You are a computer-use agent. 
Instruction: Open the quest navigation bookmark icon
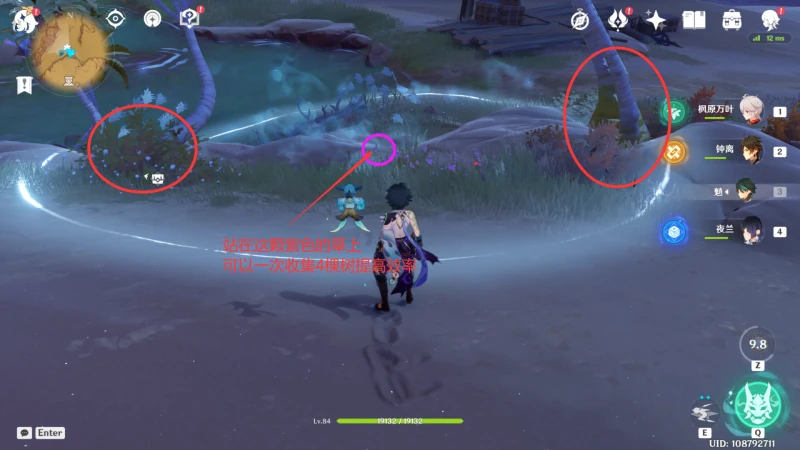(x=24, y=86)
